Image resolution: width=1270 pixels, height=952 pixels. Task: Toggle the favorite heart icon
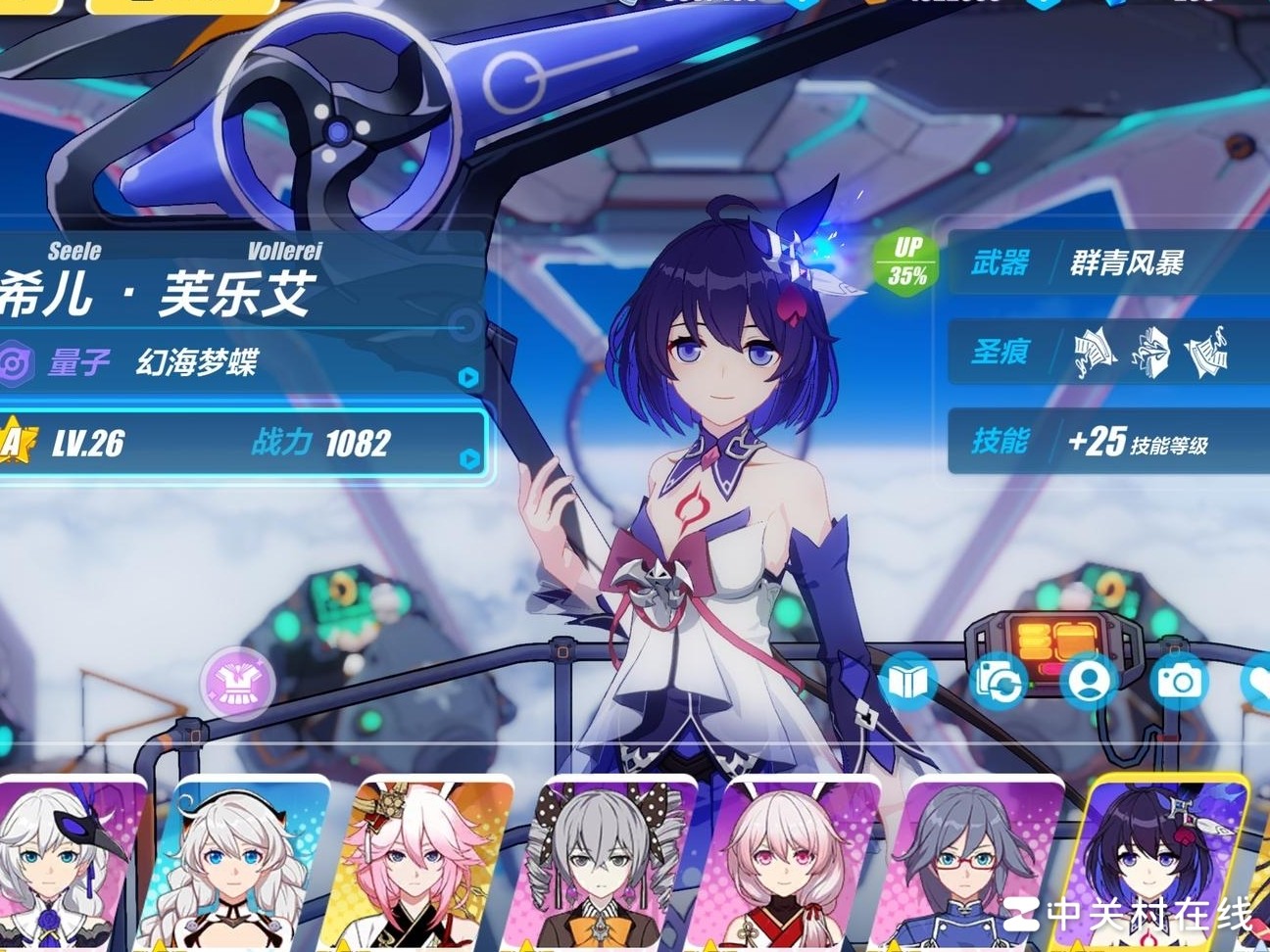[x=1263, y=680]
